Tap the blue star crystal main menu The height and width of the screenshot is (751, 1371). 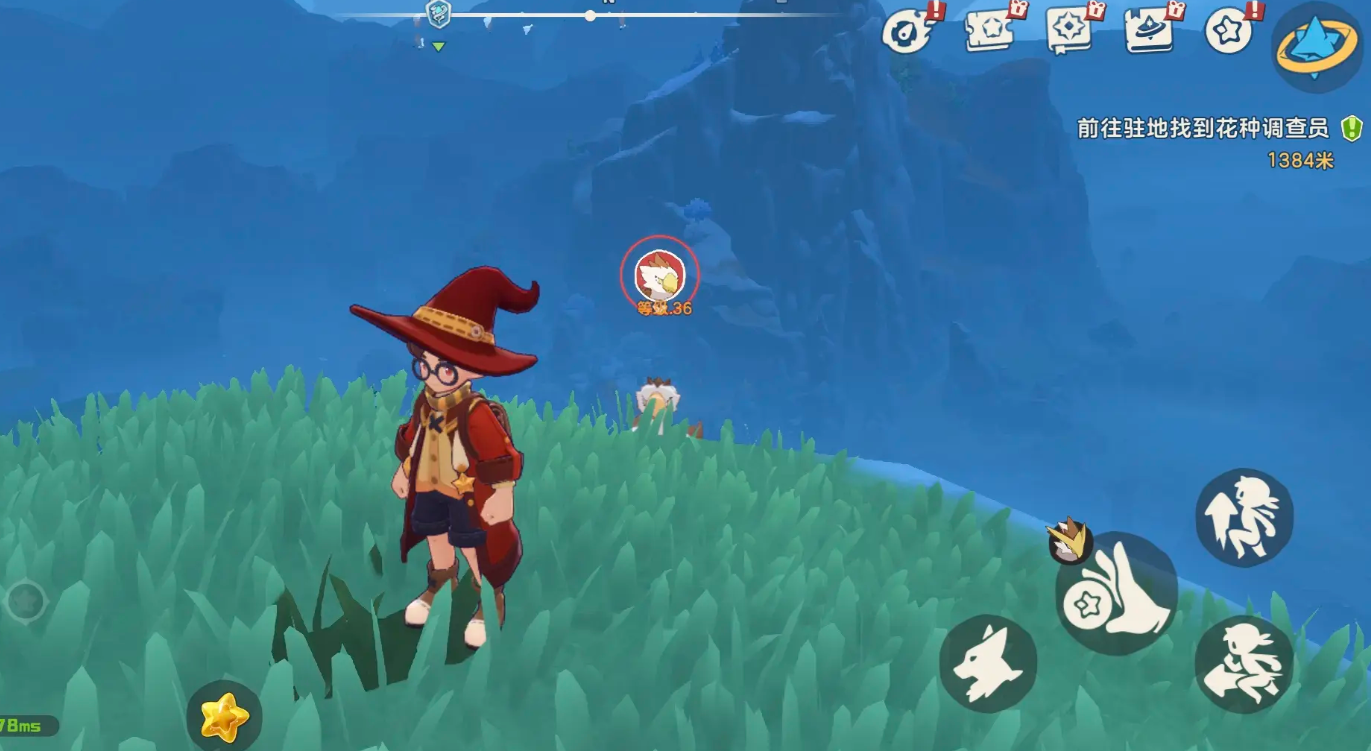coord(1315,46)
